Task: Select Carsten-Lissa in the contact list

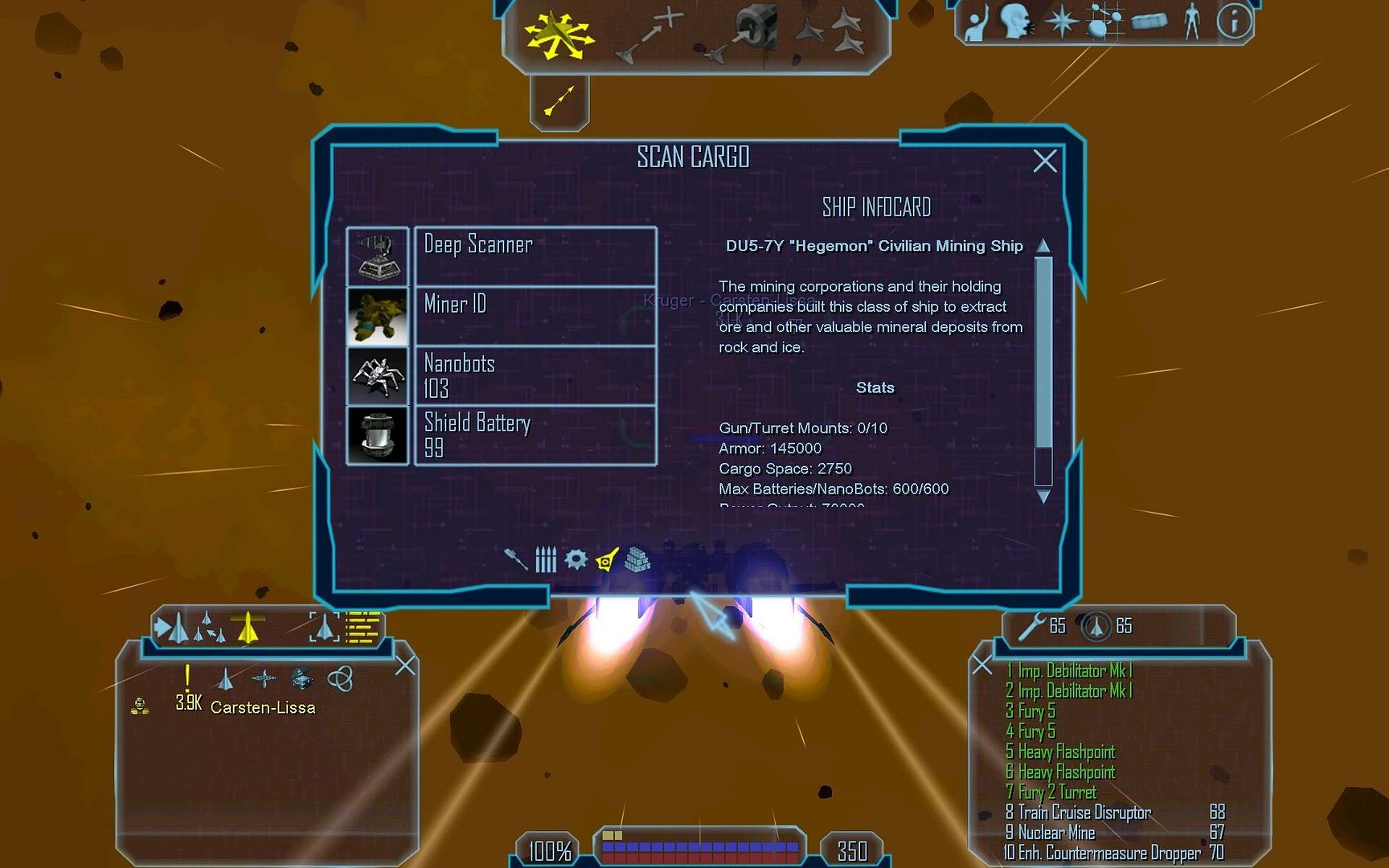Action: click(x=263, y=707)
